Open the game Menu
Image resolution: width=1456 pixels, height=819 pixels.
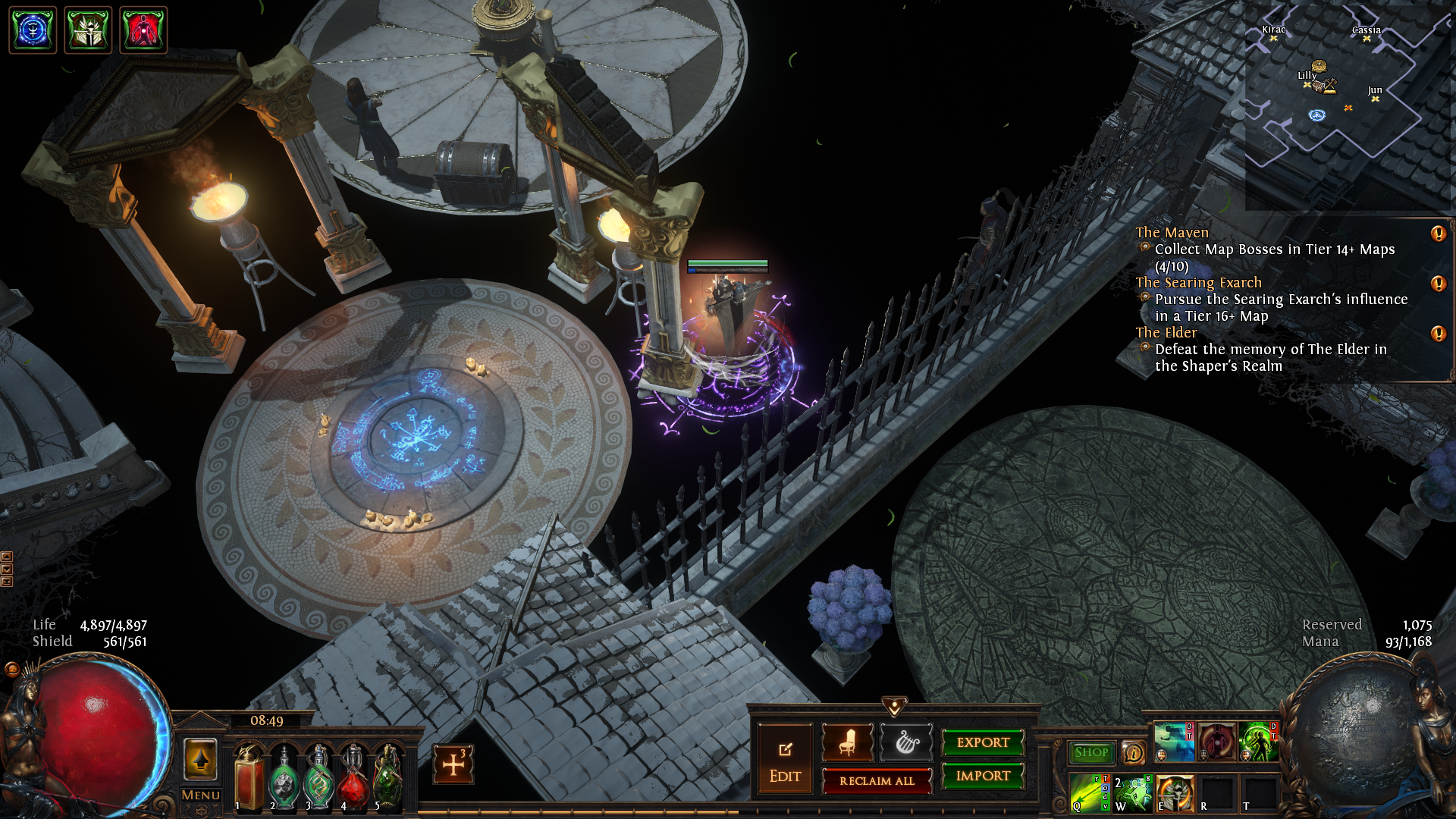[x=201, y=795]
